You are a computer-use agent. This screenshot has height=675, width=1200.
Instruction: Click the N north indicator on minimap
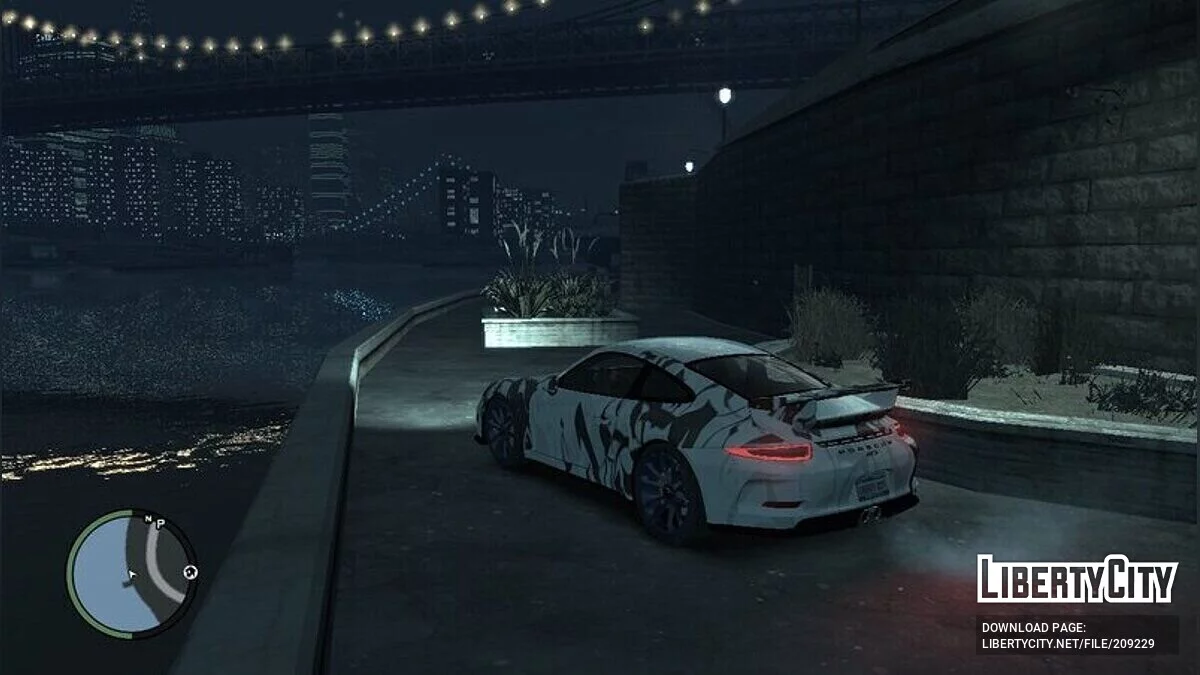(x=148, y=519)
